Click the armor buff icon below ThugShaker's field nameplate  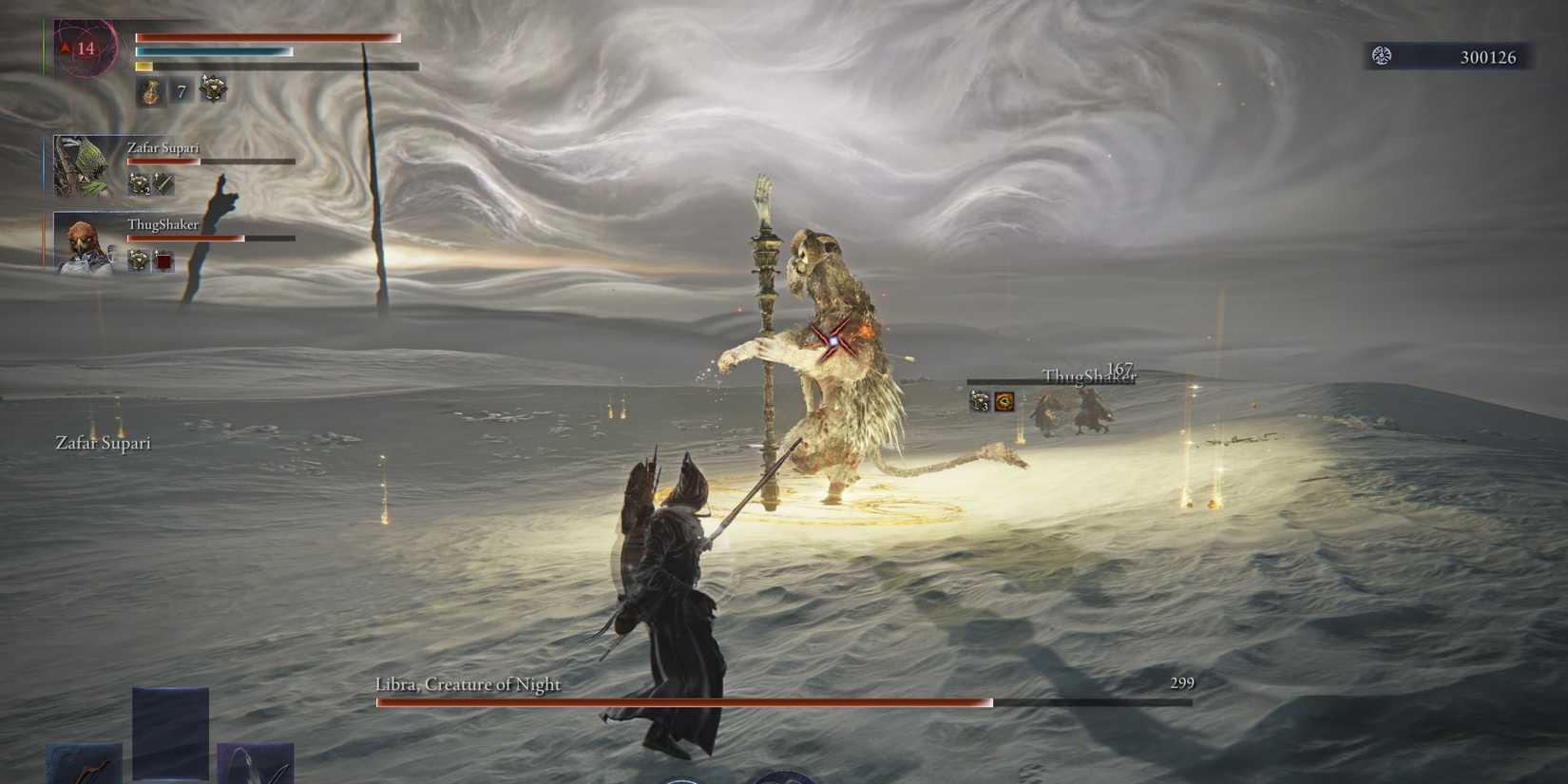point(980,401)
